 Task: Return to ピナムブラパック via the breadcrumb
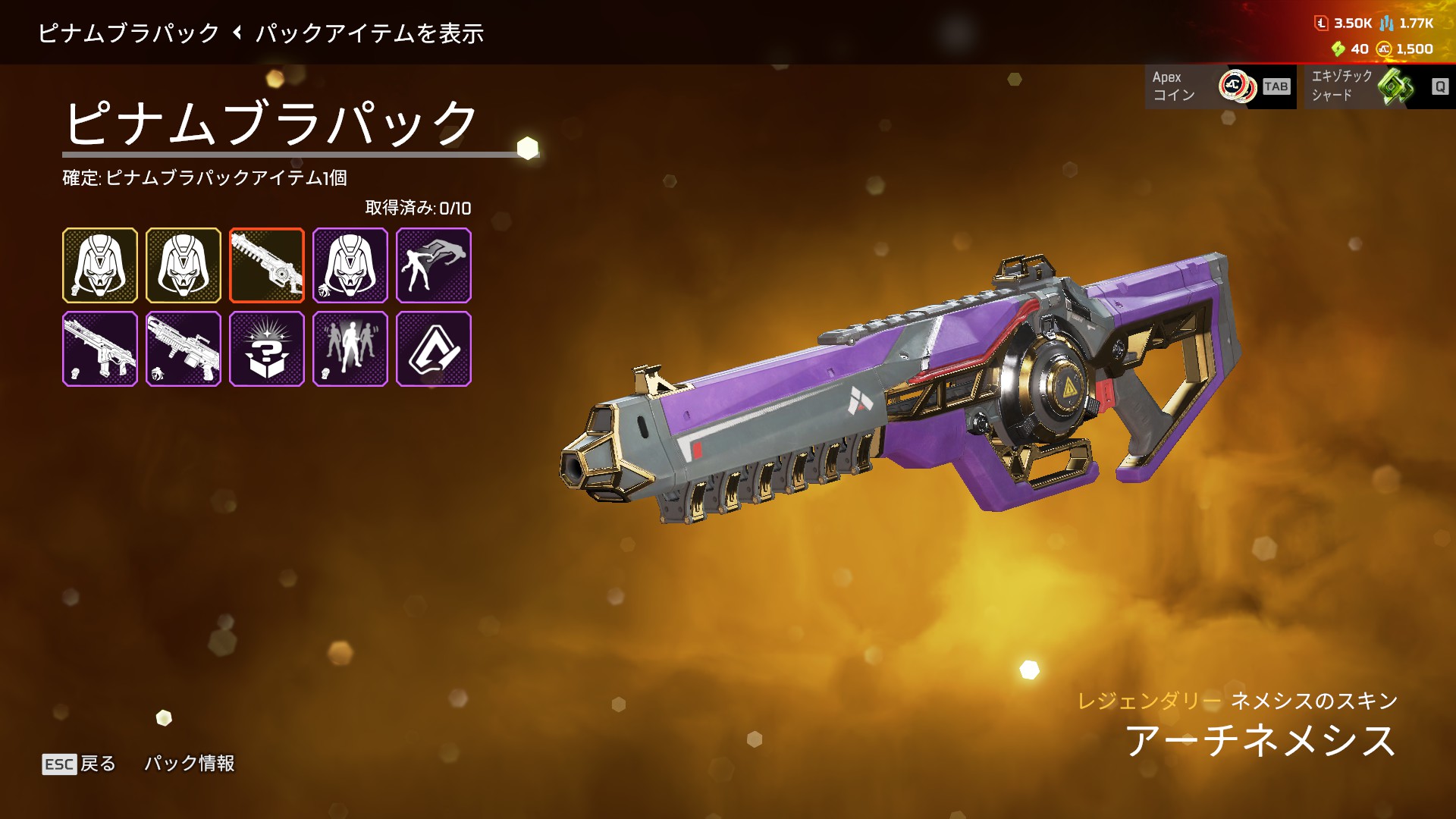tap(129, 33)
